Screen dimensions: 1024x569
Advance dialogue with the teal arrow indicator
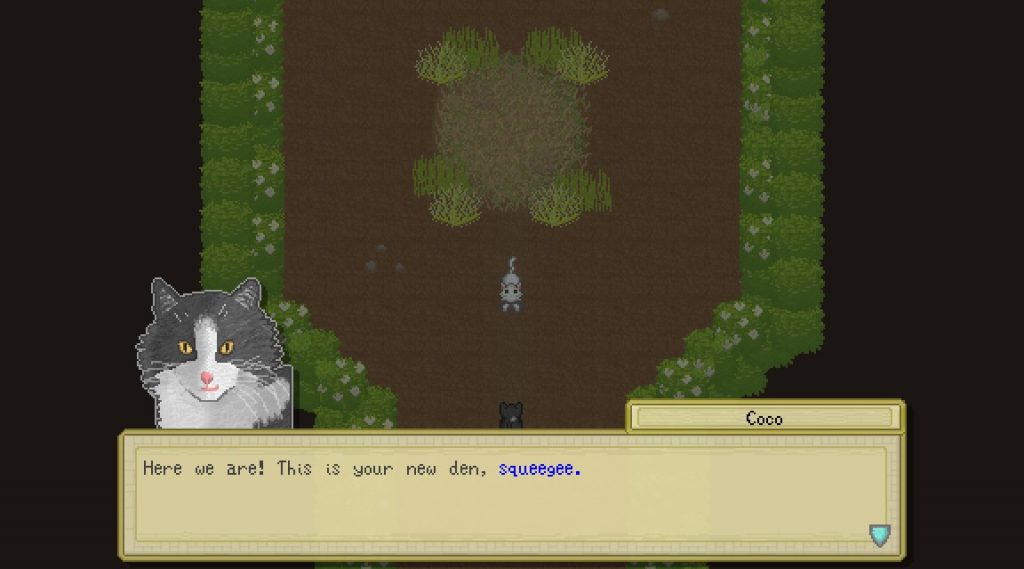879,535
